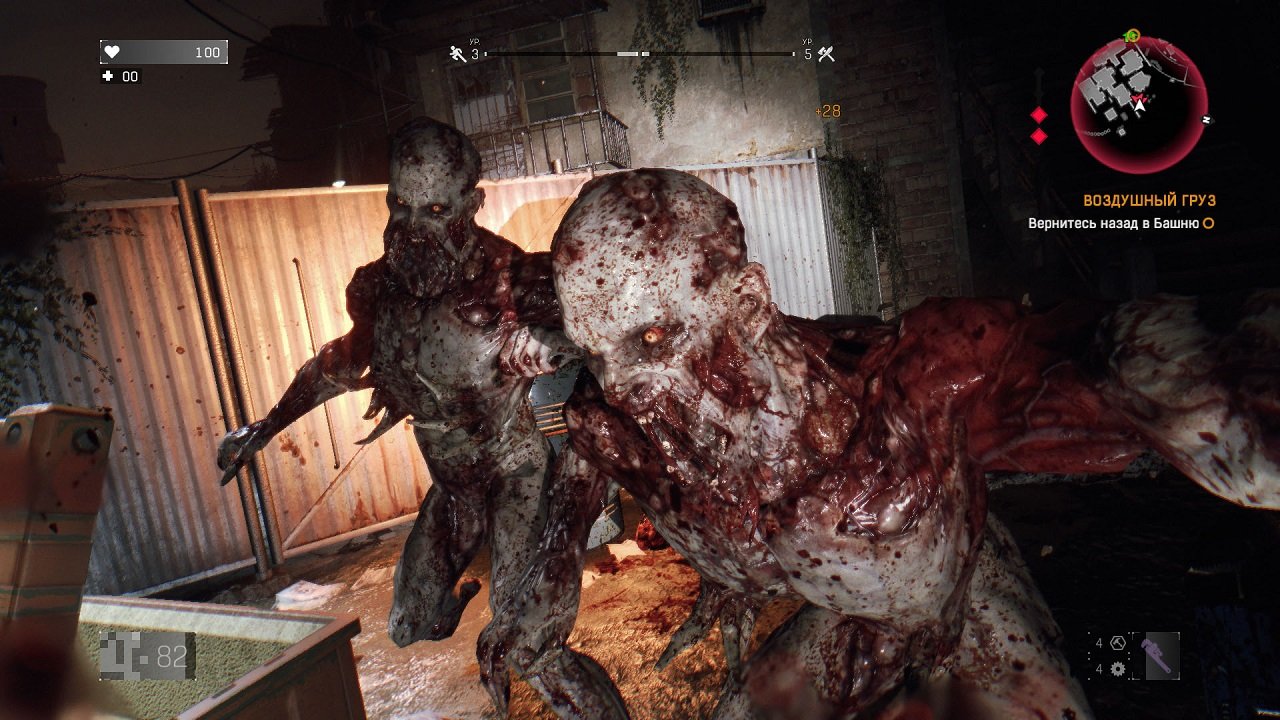Click the hexagonal hammer crafting part icon
This screenshot has height=720, width=1280.
tap(1117, 643)
